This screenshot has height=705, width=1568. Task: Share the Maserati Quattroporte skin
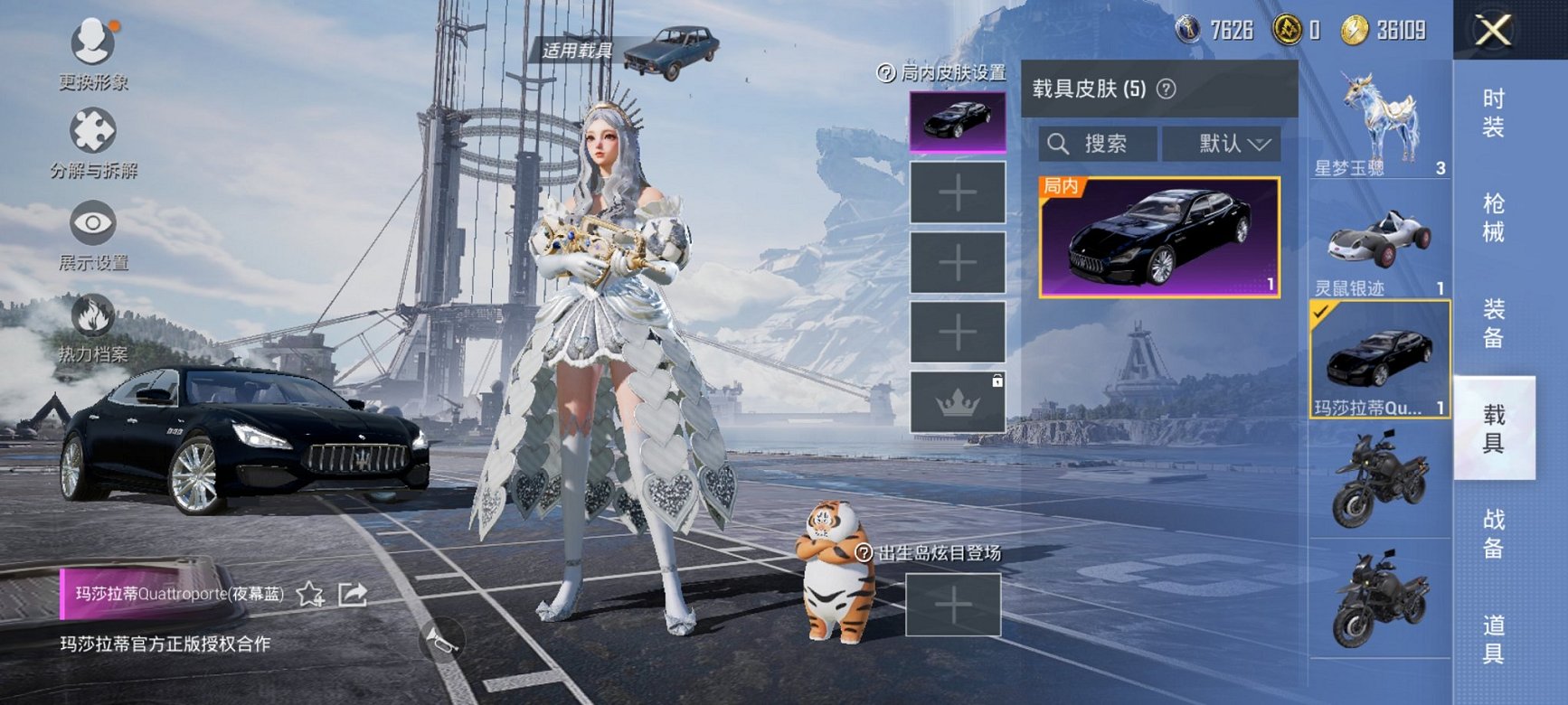[352, 594]
